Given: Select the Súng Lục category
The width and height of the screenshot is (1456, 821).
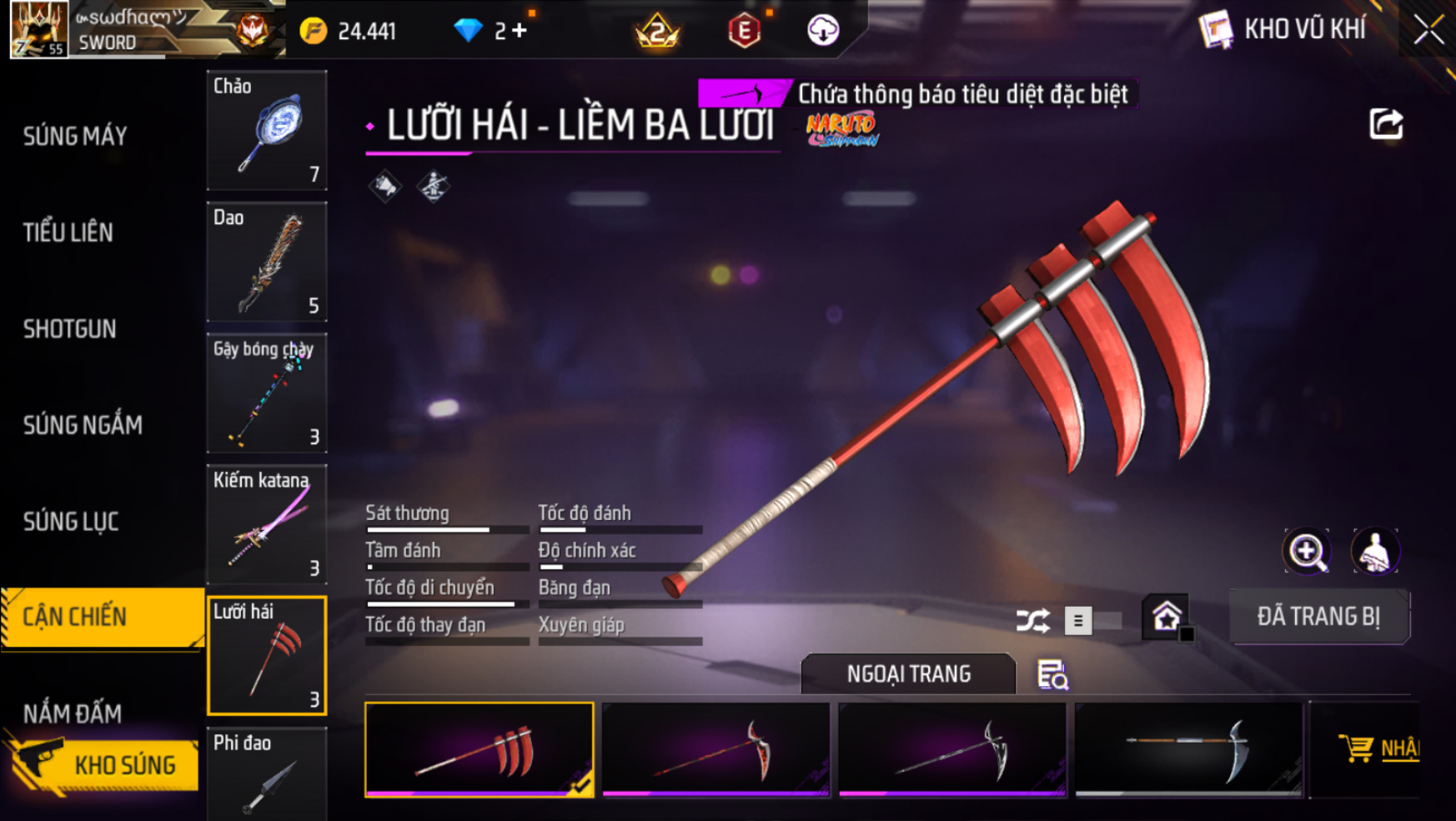Looking at the screenshot, I should (72, 522).
